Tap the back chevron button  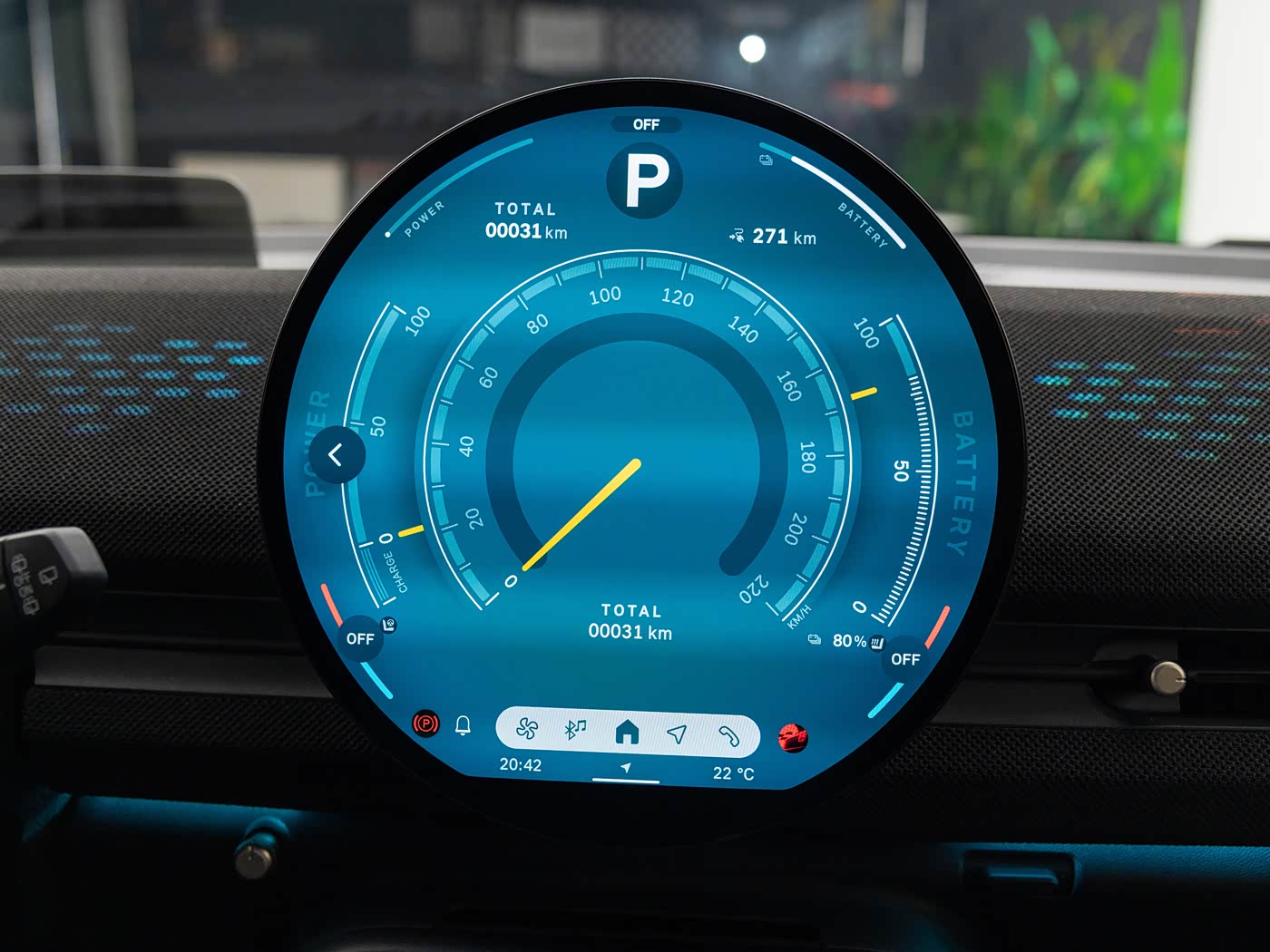337,455
